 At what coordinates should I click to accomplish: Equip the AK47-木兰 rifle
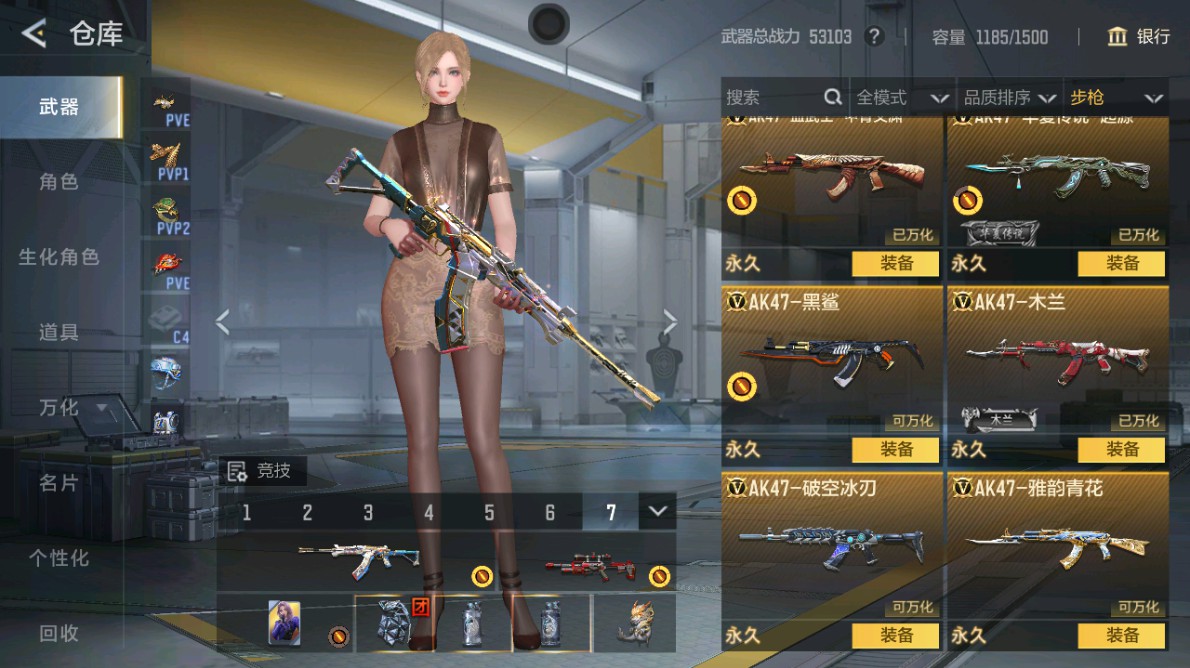point(1122,450)
